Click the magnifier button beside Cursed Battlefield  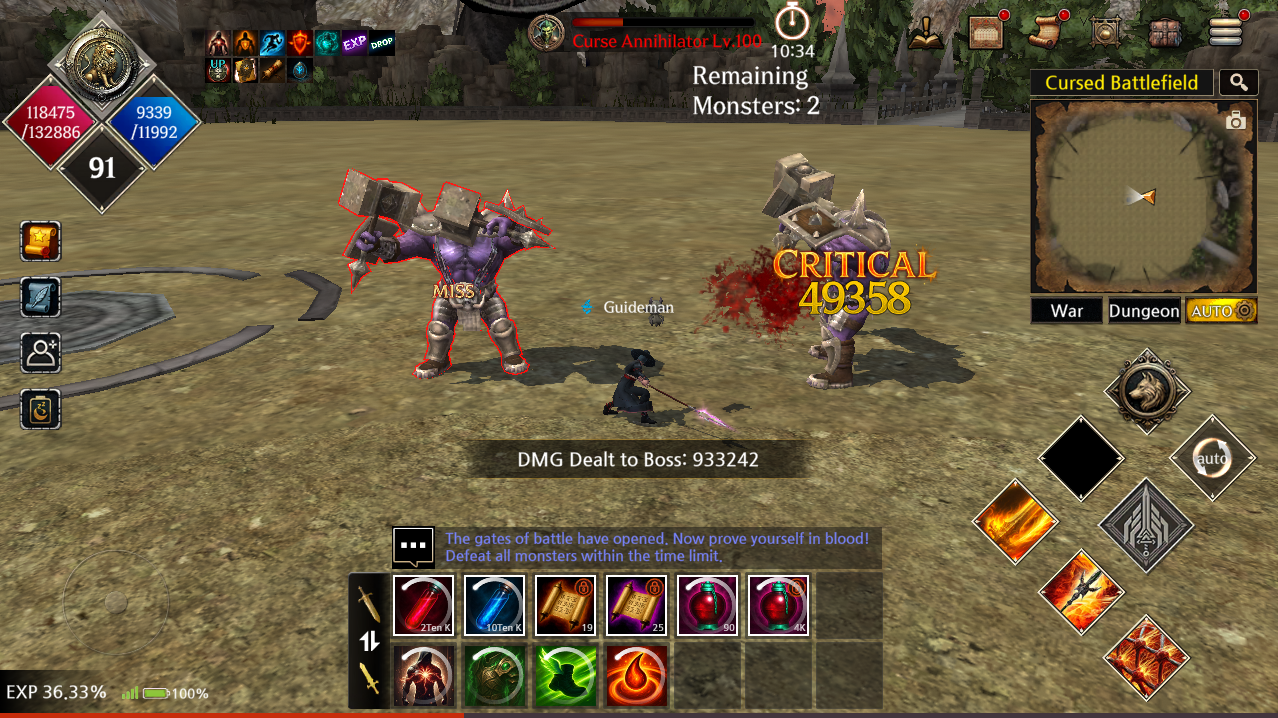tap(1239, 83)
